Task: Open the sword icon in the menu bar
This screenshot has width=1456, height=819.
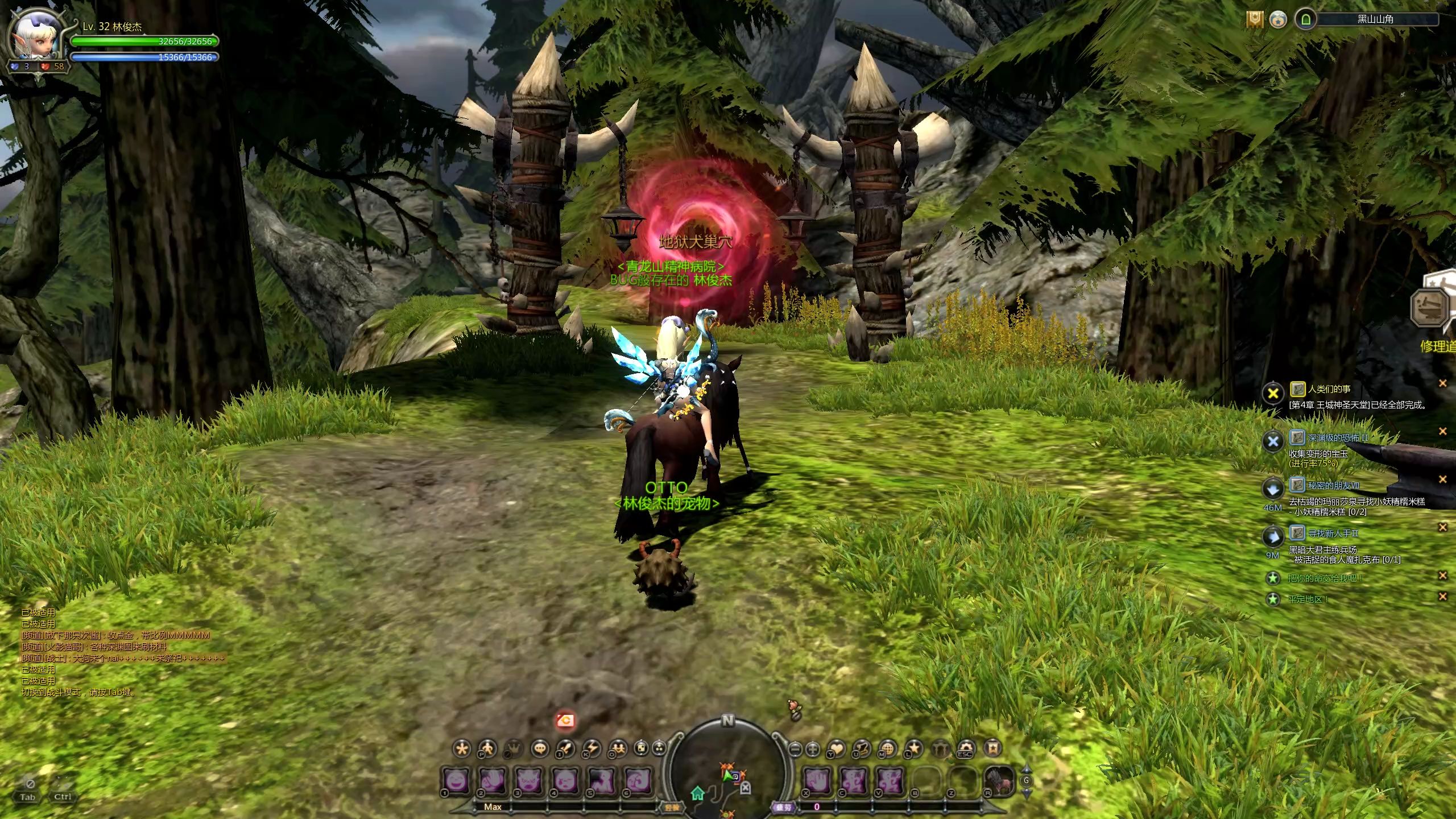Action: pyautogui.click(x=566, y=748)
